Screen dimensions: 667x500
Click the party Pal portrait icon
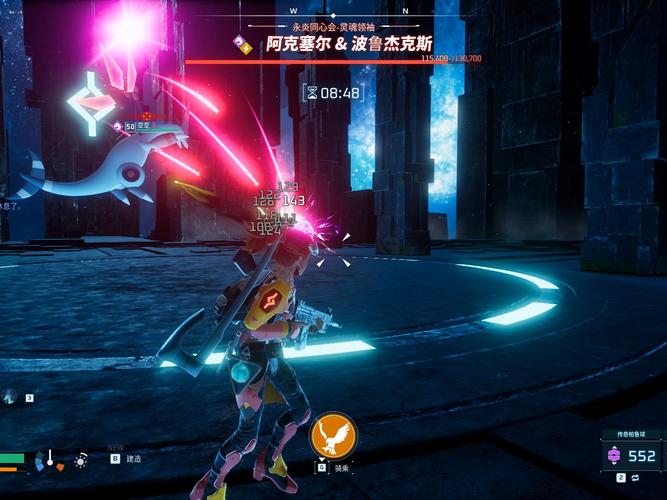click(9, 397)
